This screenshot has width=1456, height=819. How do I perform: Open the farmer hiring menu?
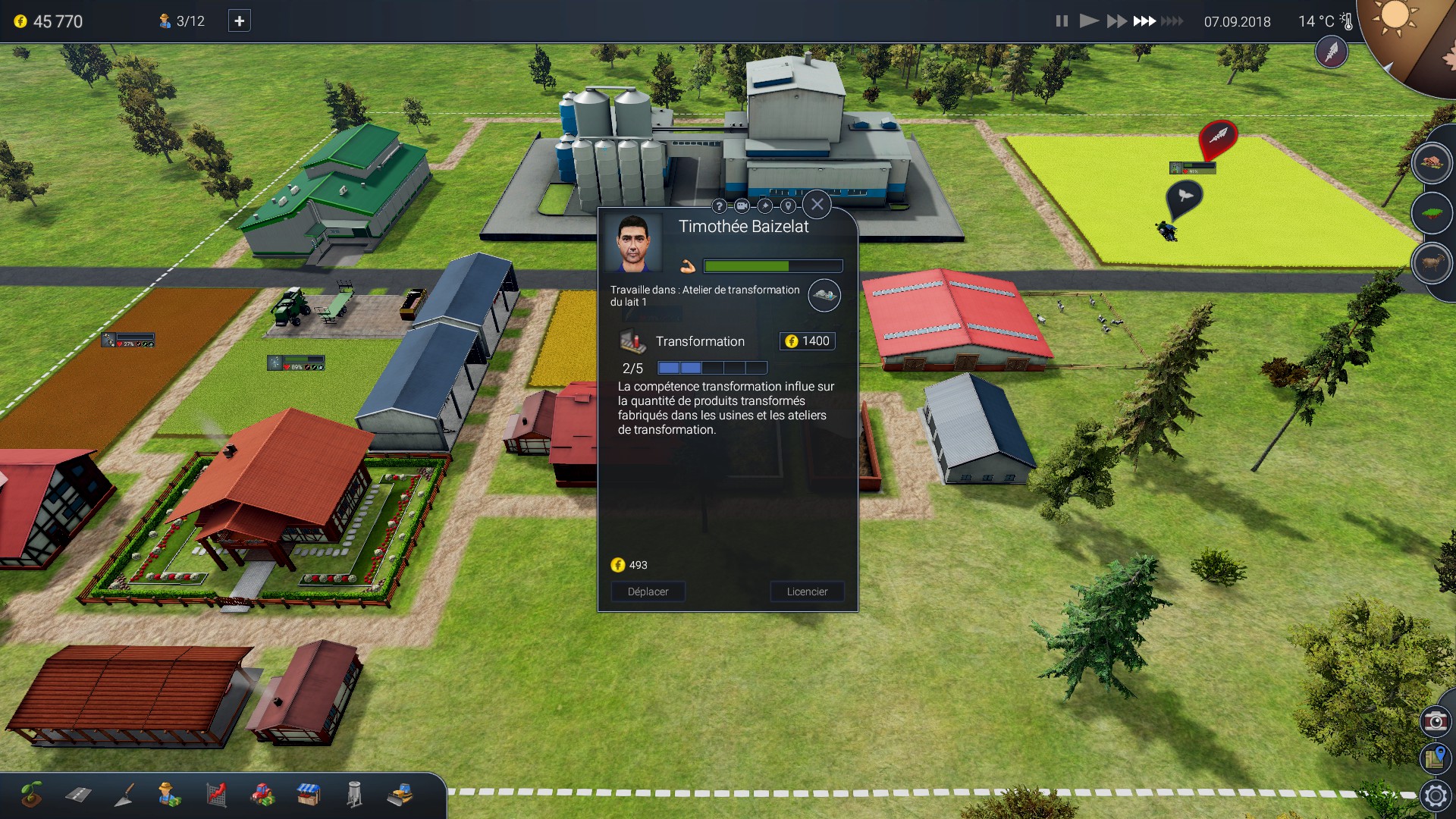point(170,795)
